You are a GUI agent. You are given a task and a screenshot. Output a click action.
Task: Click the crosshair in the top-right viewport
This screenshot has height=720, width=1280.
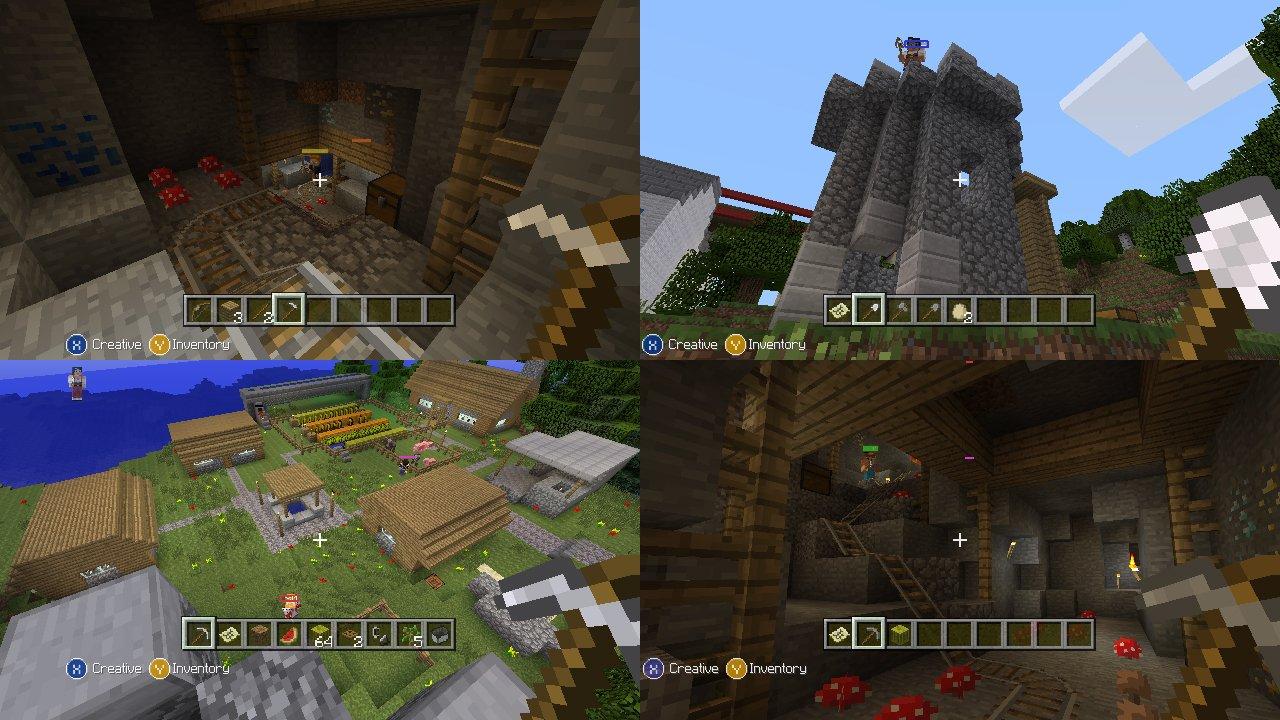tap(960, 178)
